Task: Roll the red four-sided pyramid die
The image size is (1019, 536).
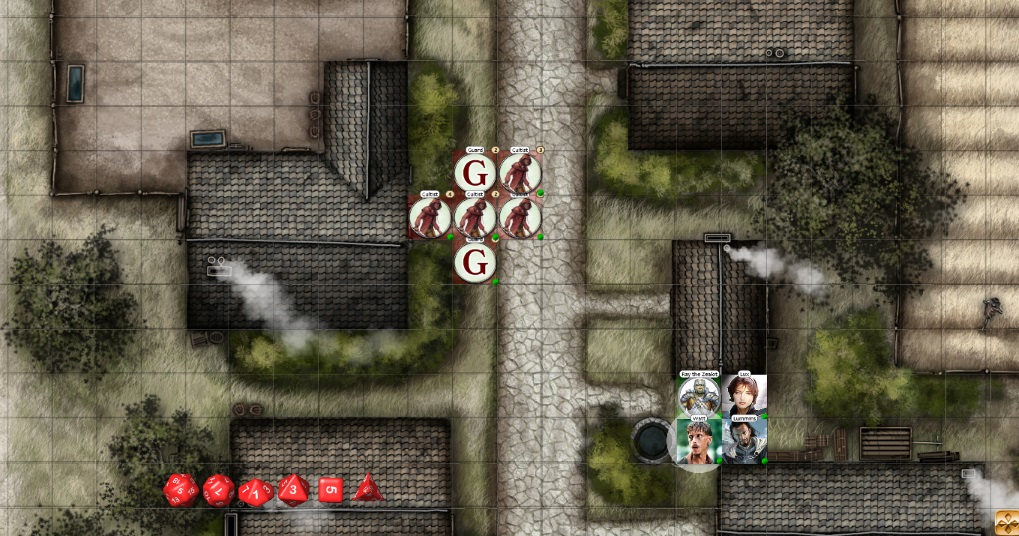Action: 368,488
